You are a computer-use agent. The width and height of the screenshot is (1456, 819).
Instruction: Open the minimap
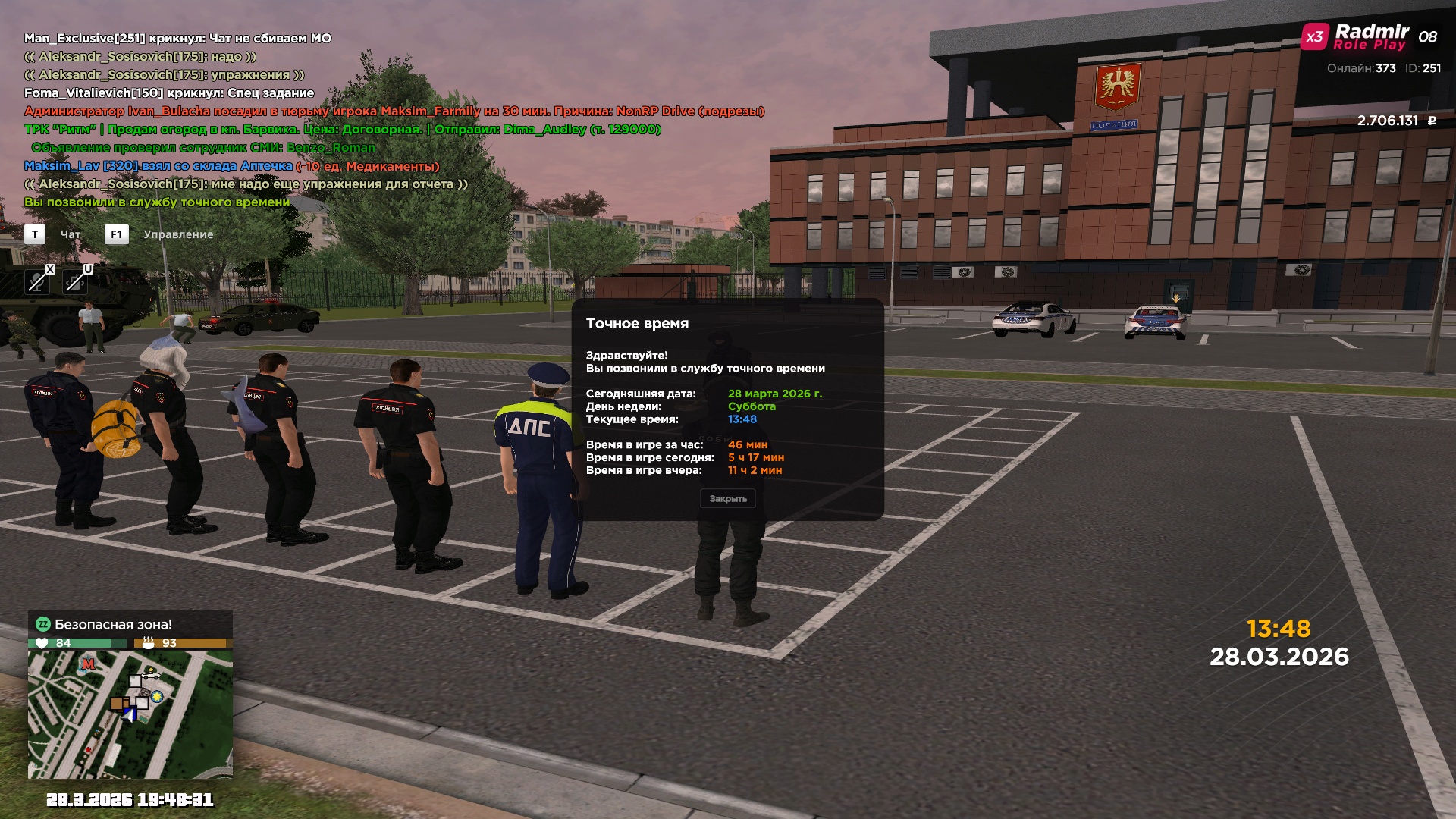pyautogui.click(x=130, y=714)
